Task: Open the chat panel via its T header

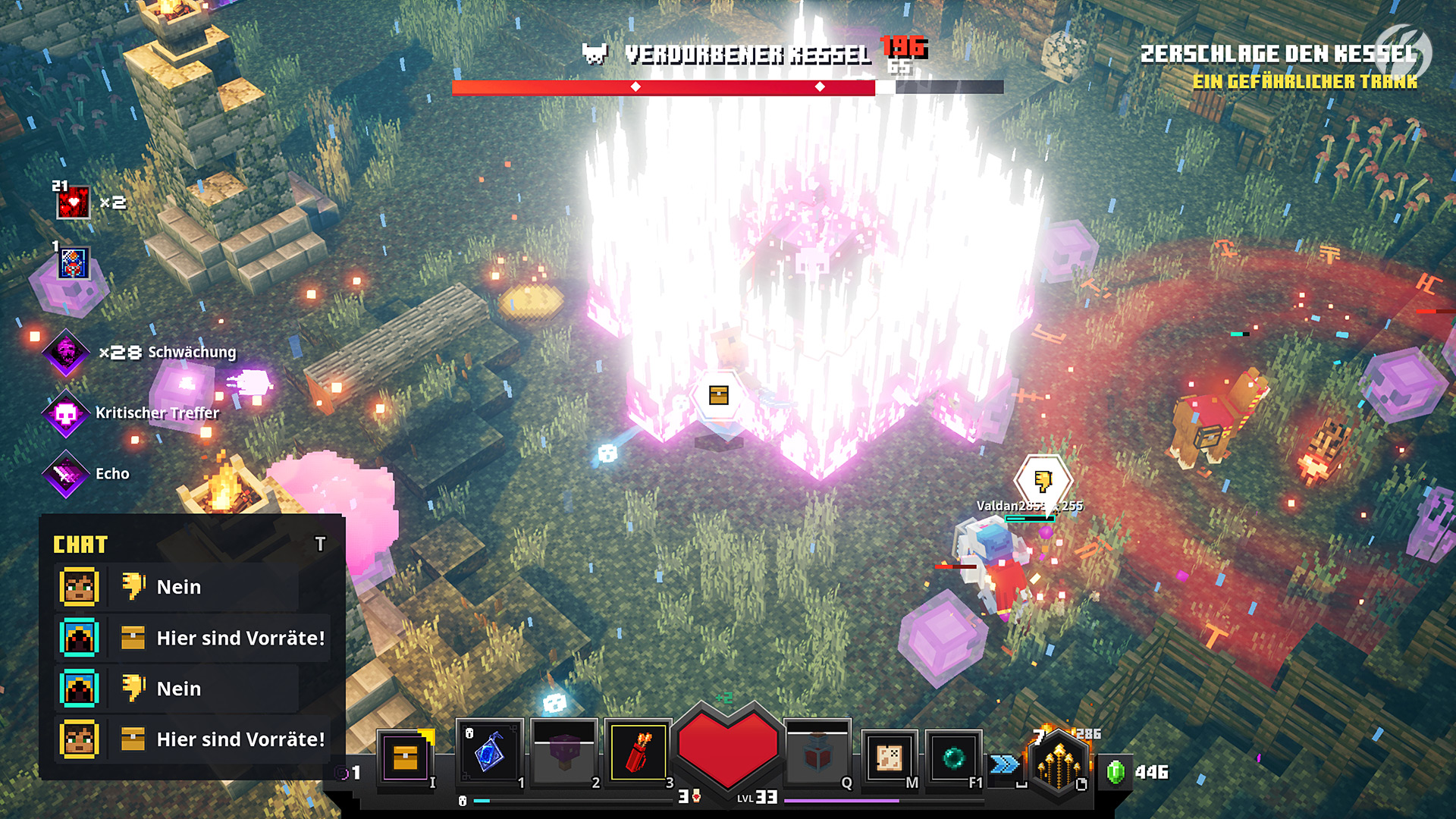Action: coord(320,542)
